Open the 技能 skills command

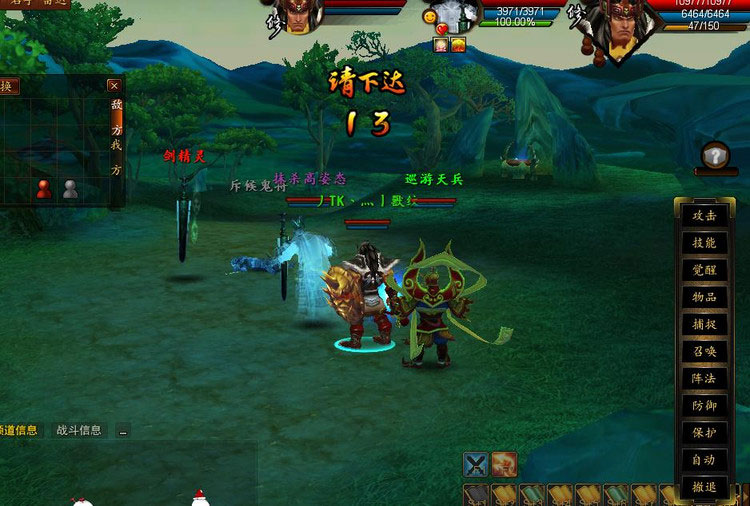pyautogui.click(x=704, y=243)
